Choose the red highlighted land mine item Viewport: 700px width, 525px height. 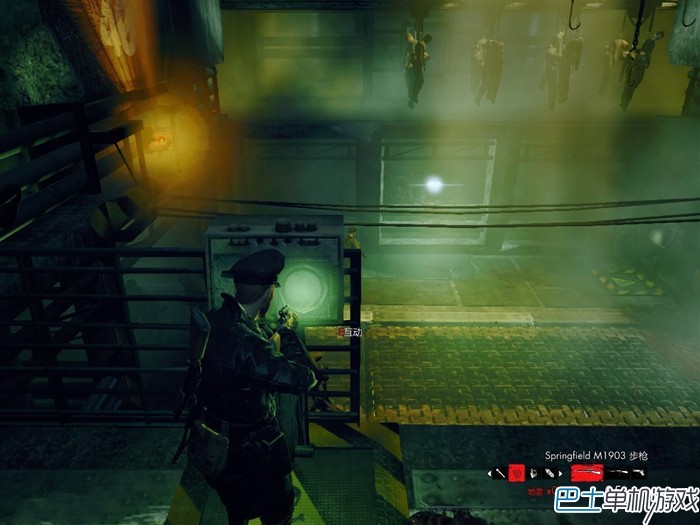516,473
